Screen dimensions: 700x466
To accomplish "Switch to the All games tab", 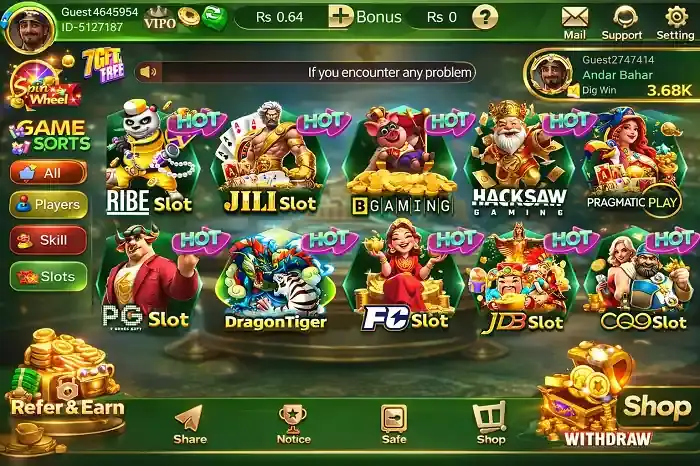I will pyautogui.click(x=48, y=173).
